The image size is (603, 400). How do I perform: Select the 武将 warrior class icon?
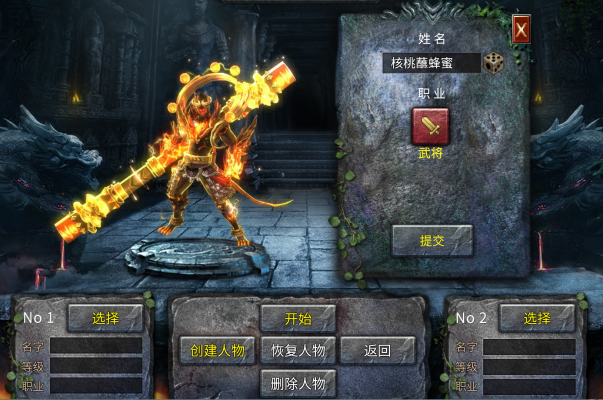coord(431,126)
